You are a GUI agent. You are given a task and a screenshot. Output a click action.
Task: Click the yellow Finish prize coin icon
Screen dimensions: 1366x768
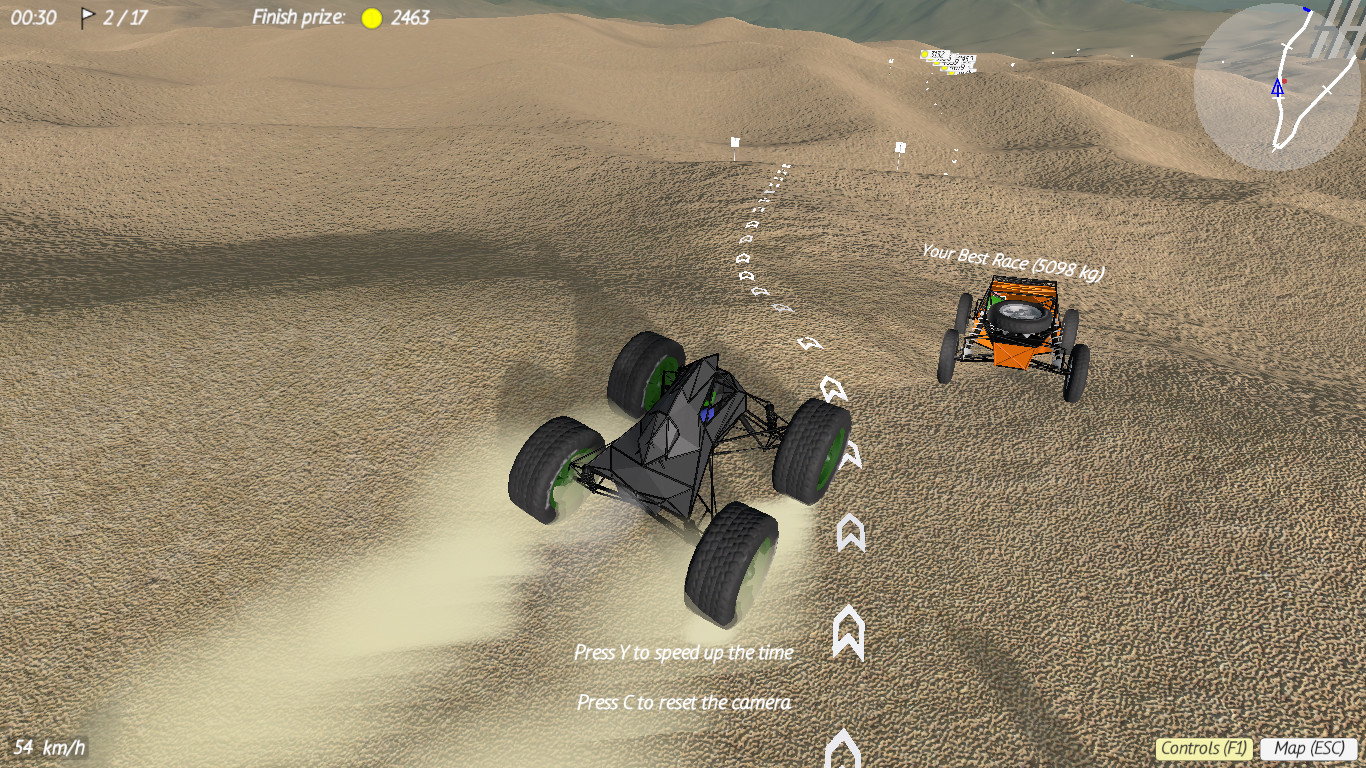point(371,16)
